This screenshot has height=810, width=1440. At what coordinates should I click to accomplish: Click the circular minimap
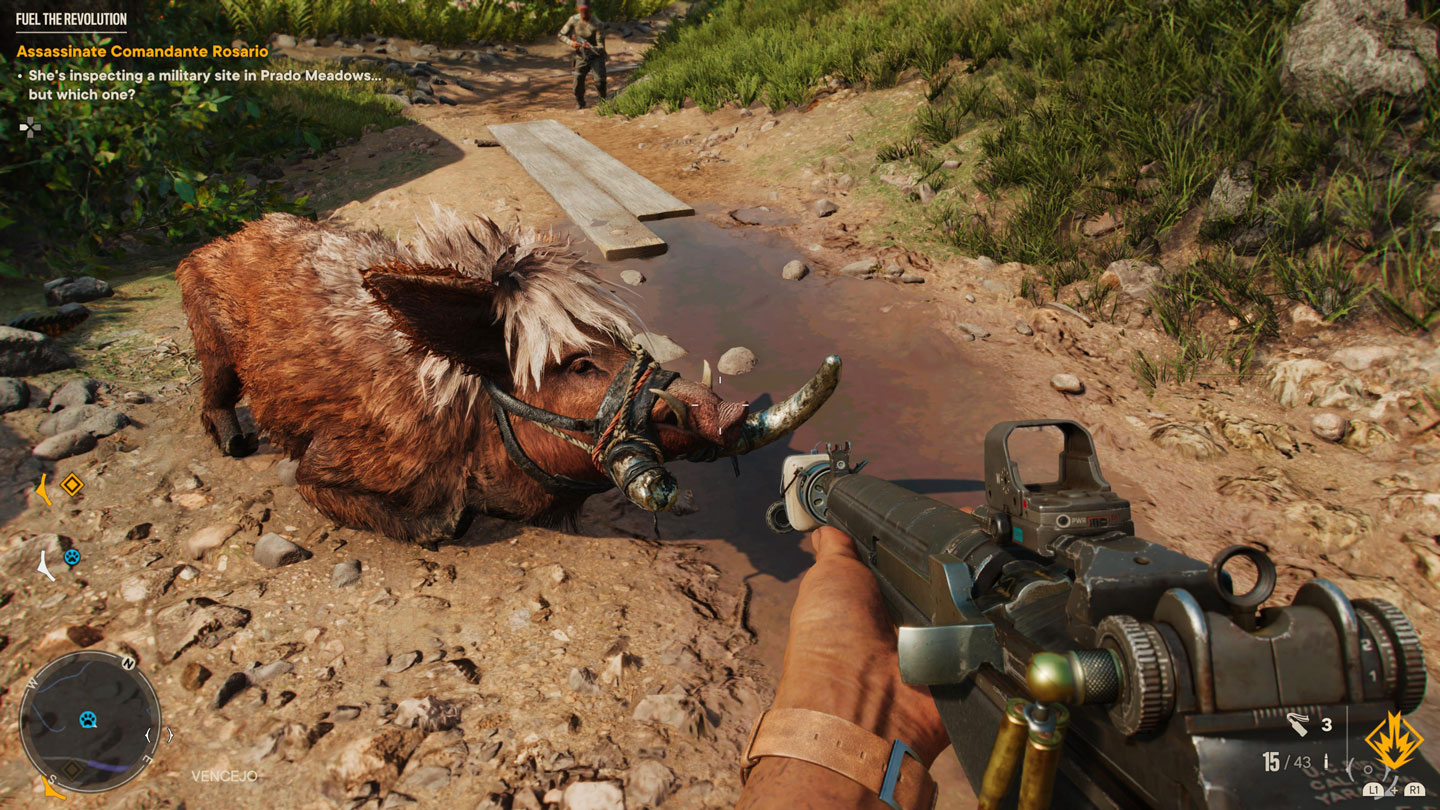90,721
